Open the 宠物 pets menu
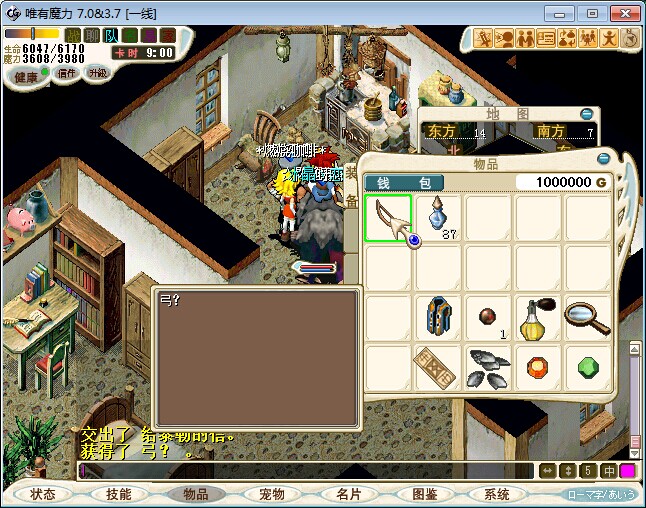 (x=271, y=494)
